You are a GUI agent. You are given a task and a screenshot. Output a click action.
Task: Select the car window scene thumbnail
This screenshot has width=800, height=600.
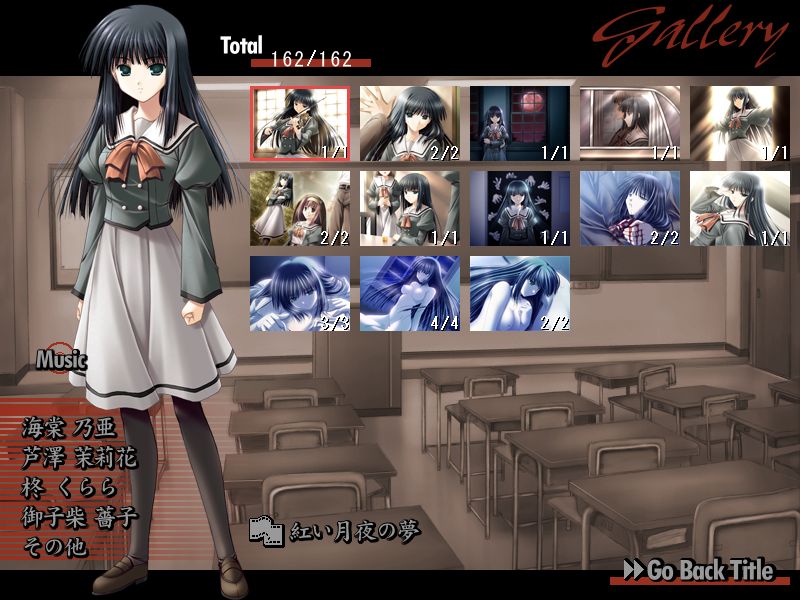coord(629,123)
